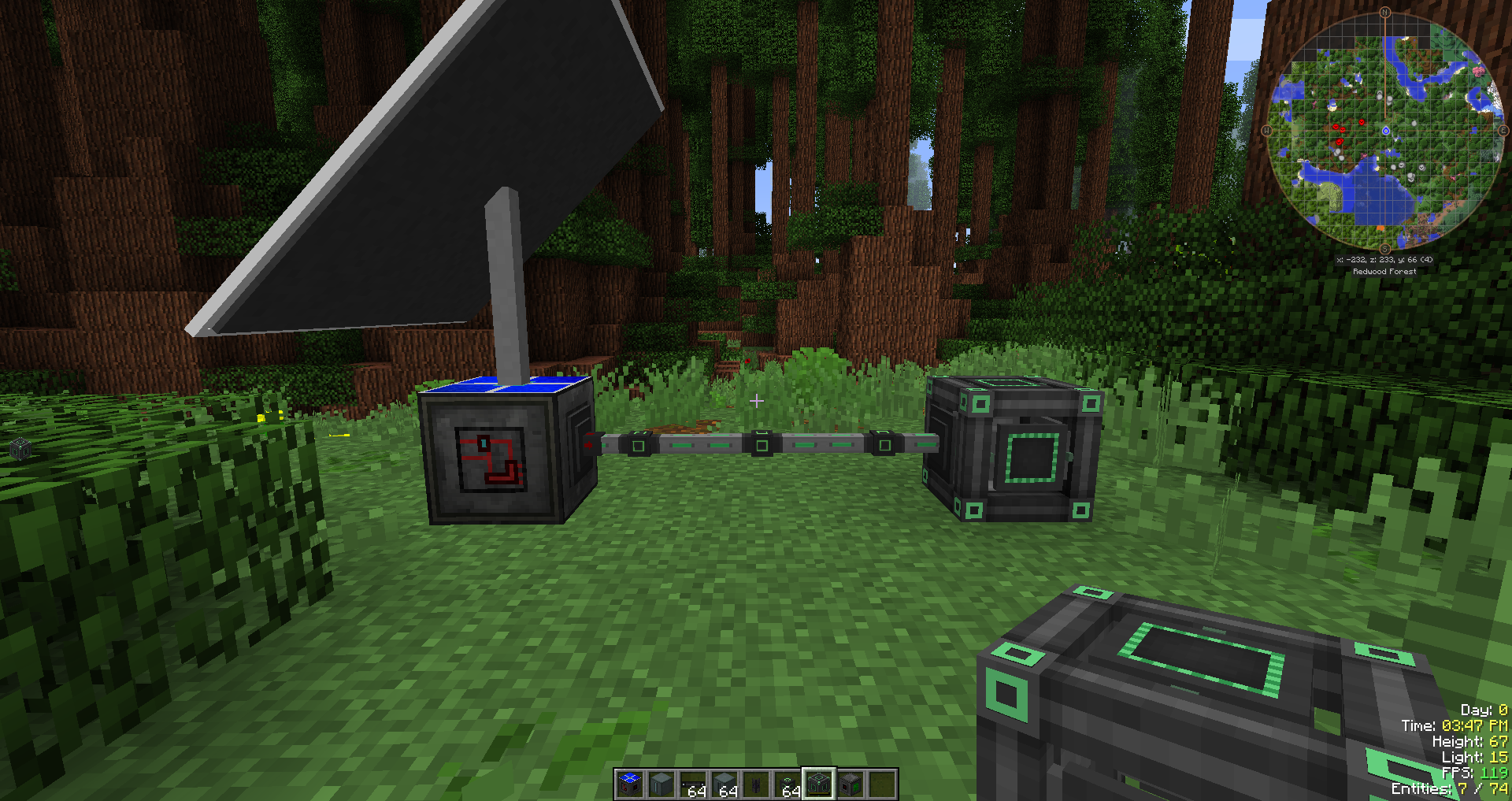
Task: Click the Redwood Forest biome label
Action: click(1384, 271)
